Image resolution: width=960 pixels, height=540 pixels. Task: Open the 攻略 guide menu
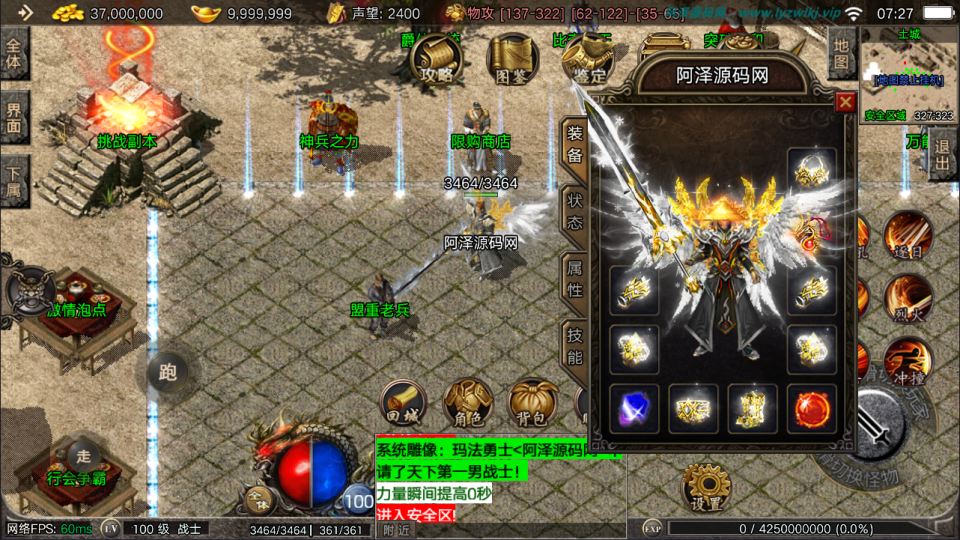(436, 59)
